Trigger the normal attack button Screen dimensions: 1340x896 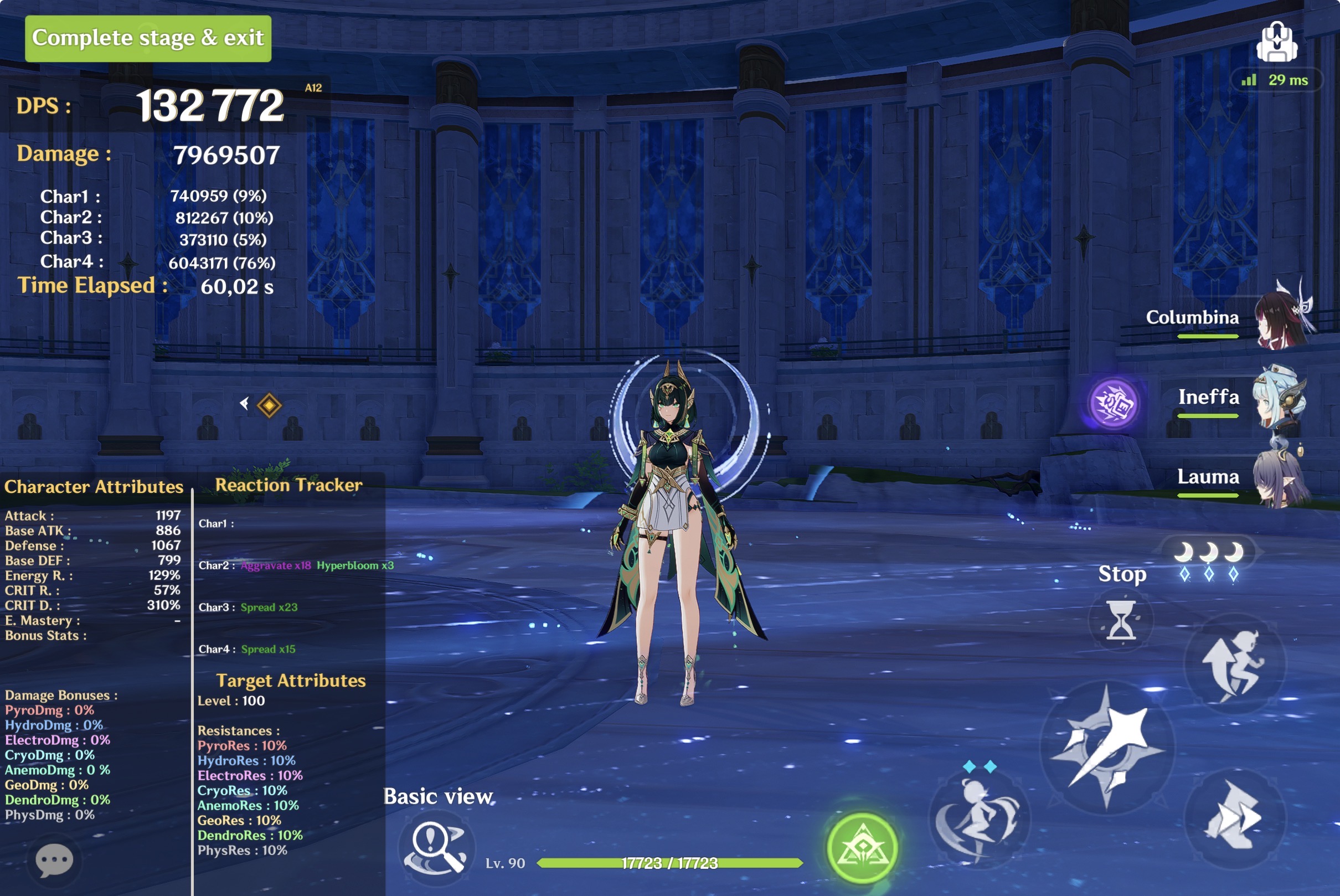coord(1107,747)
